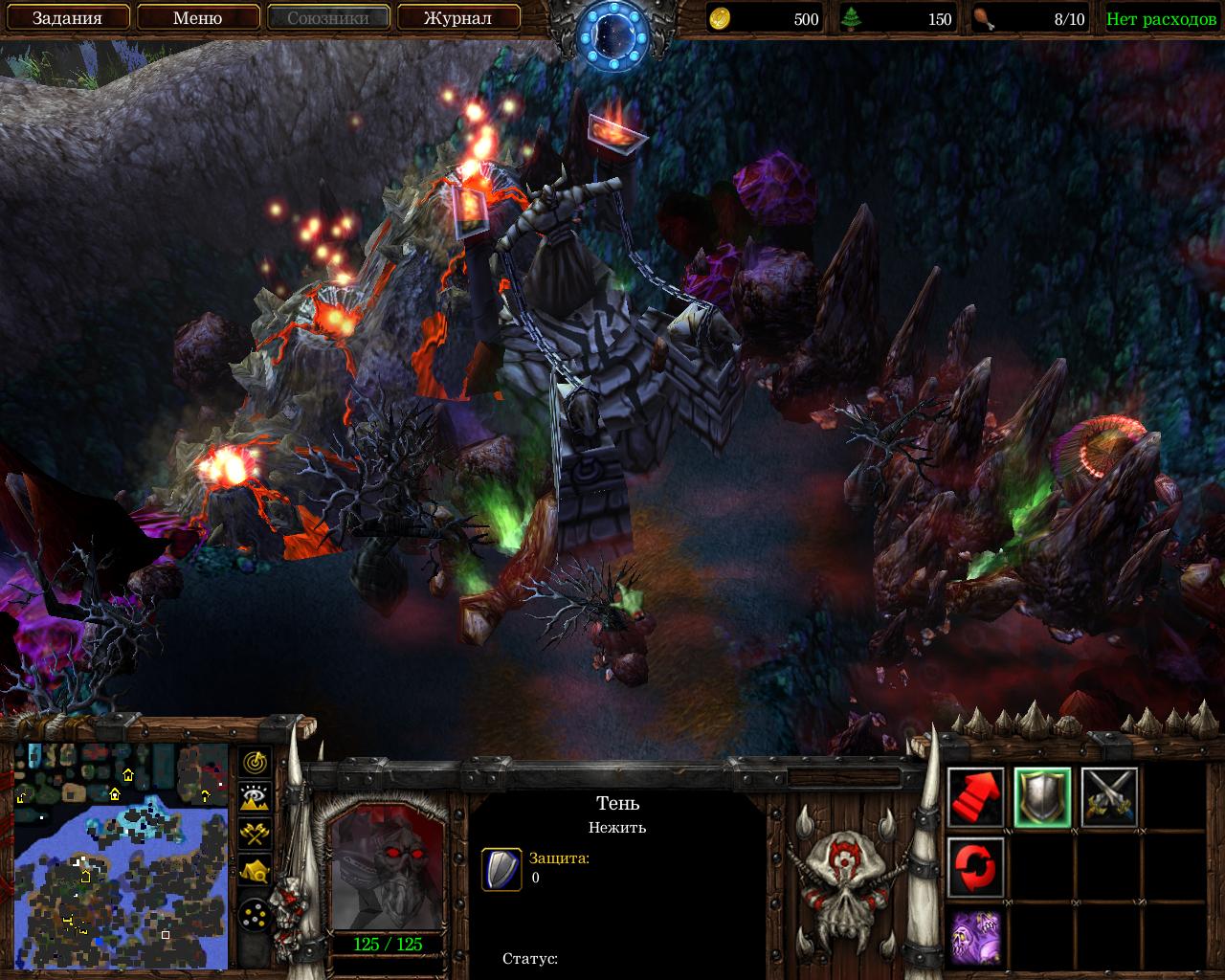Toggle minimap terrain display eye button
1225x980 pixels.
(x=256, y=798)
